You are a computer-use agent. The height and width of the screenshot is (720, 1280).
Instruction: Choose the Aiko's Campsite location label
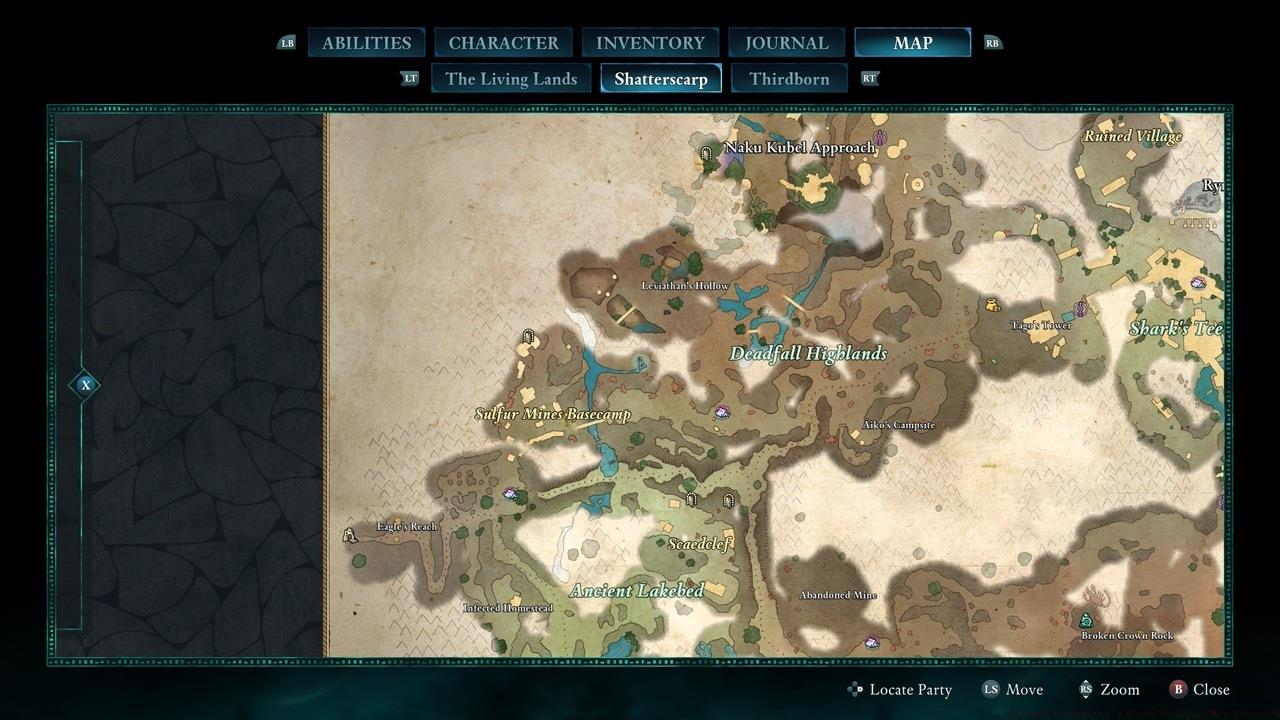point(898,425)
